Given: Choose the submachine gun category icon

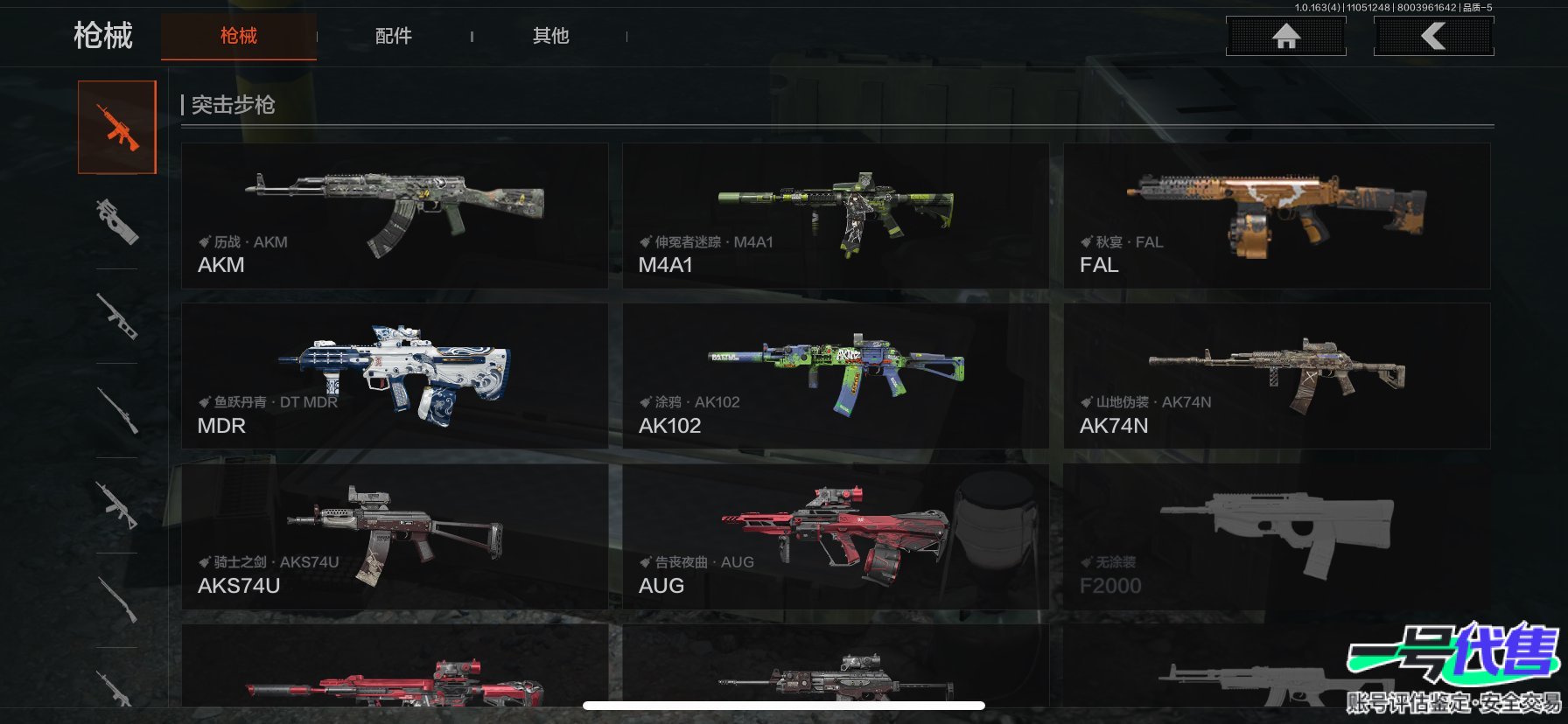Looking at the screenshot, I should (117, 220).
